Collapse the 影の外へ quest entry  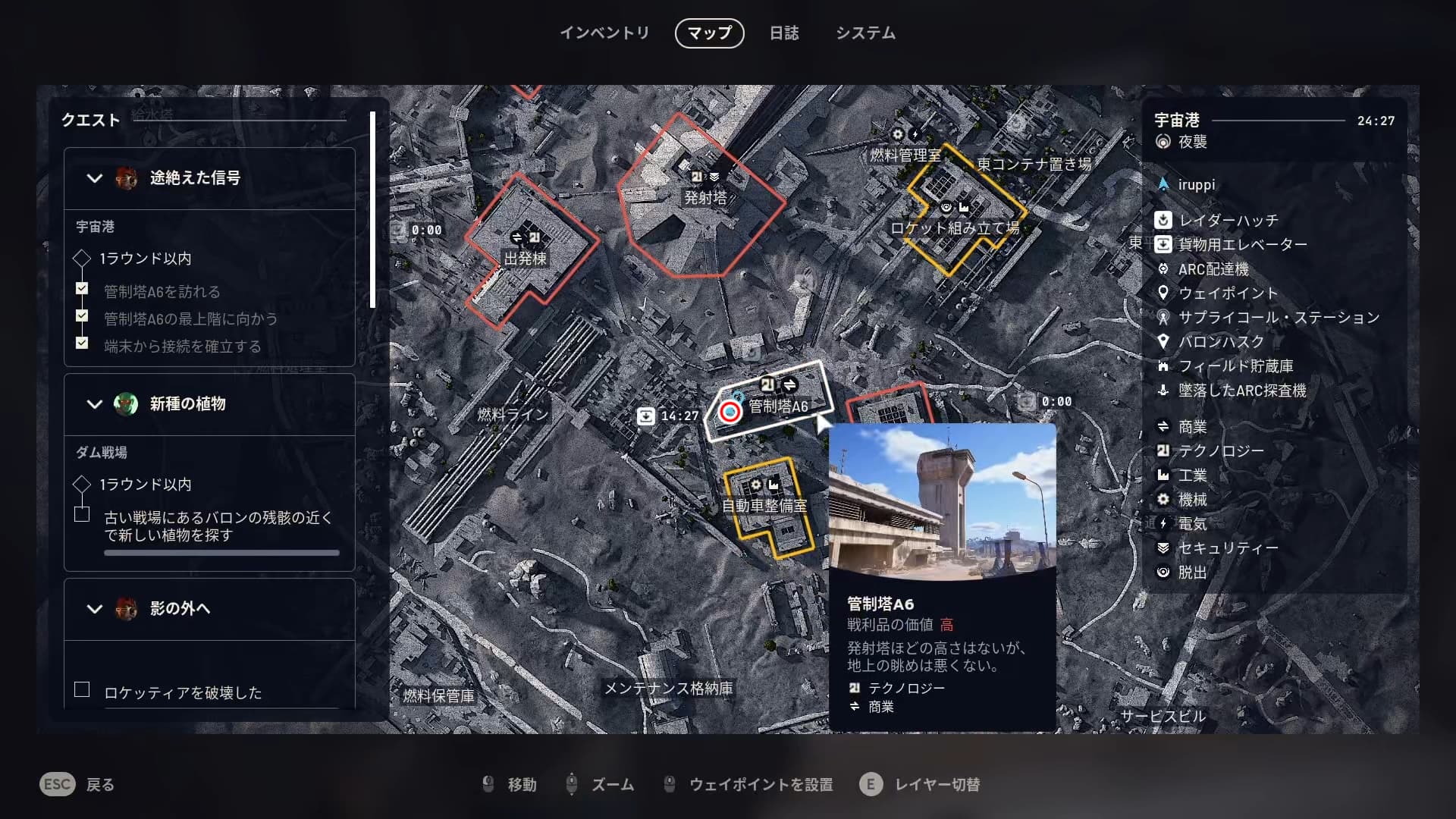[x=95, y=609]
